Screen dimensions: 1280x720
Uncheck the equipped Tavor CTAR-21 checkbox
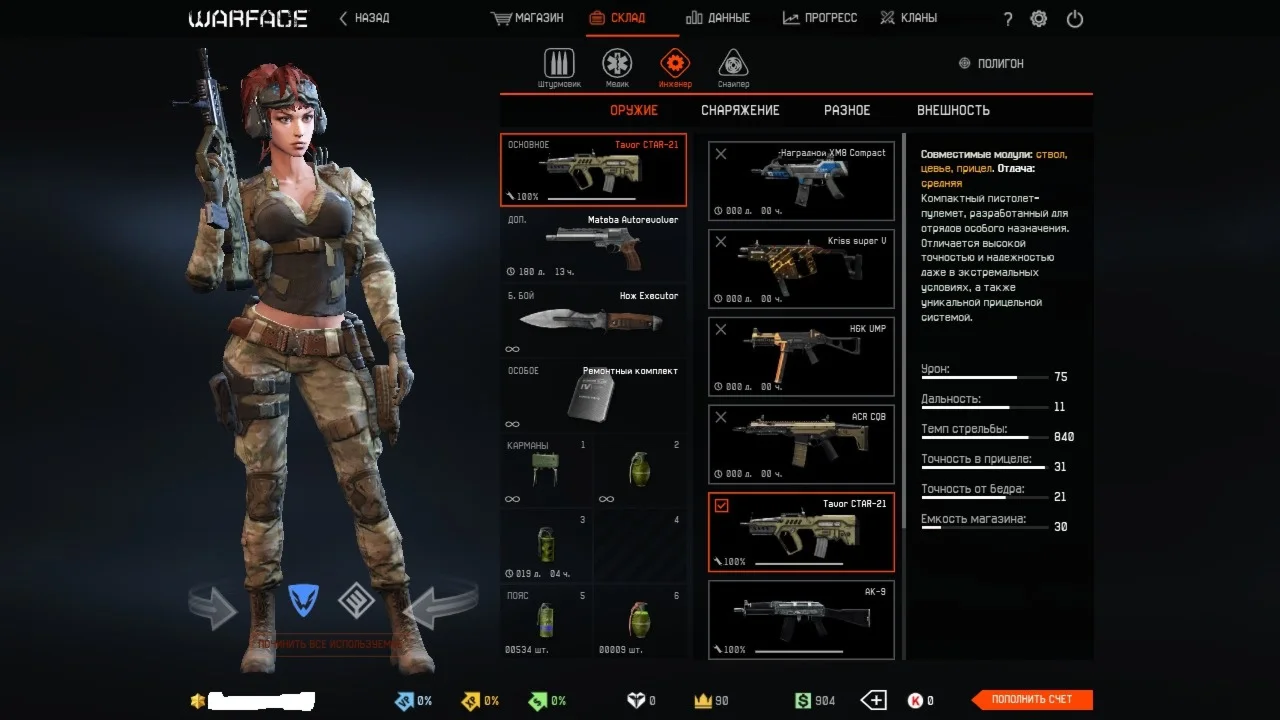click(x=722, y=506)
